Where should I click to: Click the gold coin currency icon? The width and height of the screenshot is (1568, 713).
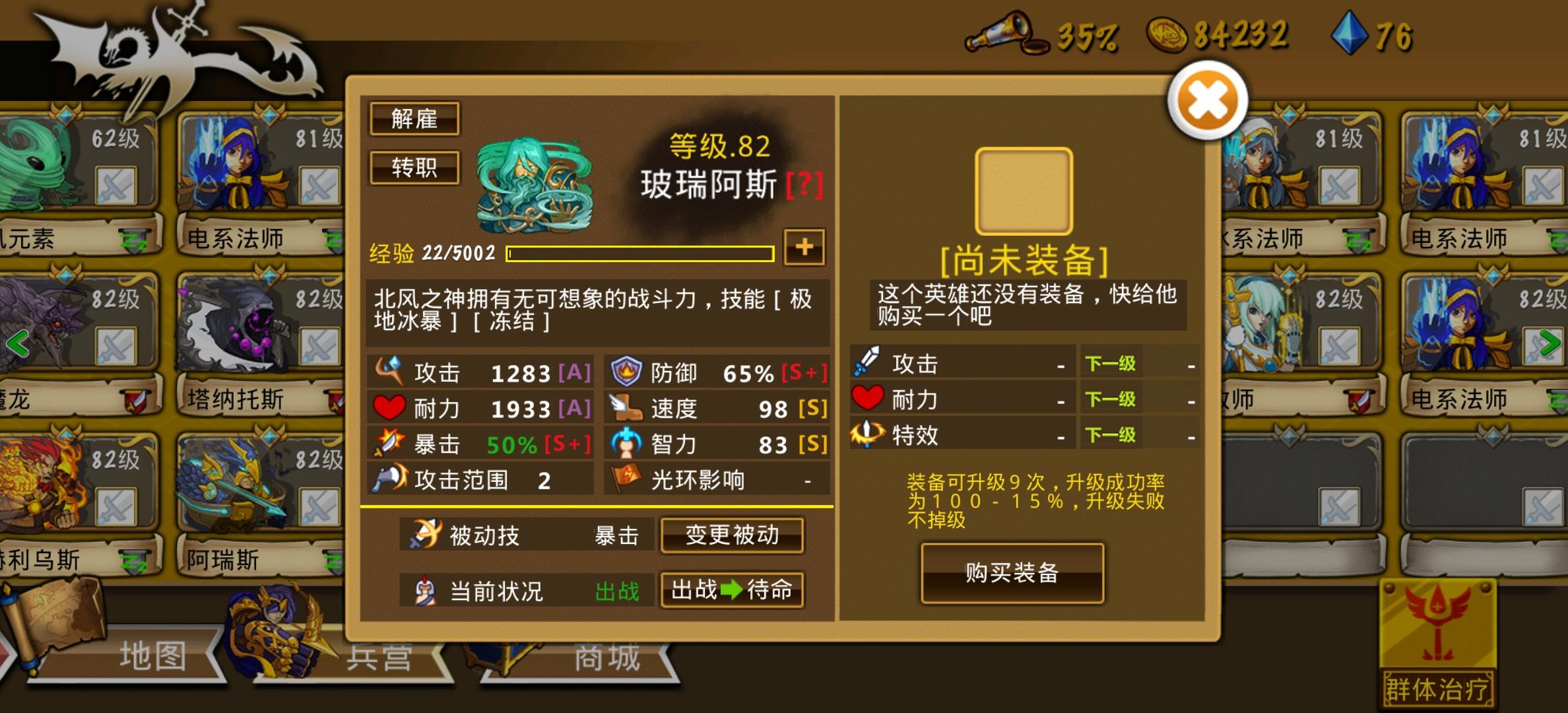pos(1168,34)
